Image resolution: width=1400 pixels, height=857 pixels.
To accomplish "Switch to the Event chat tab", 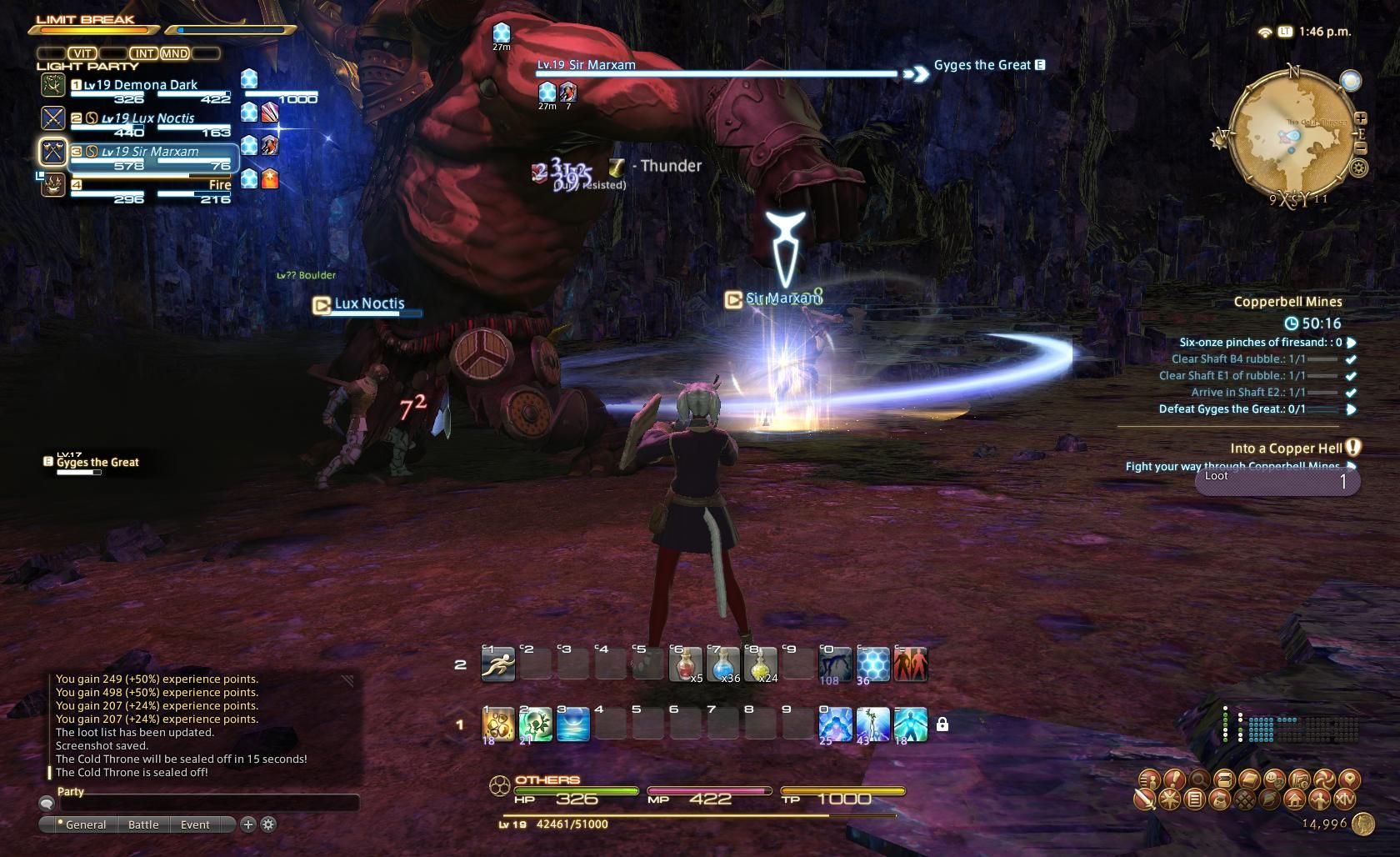I will [195, 824].
